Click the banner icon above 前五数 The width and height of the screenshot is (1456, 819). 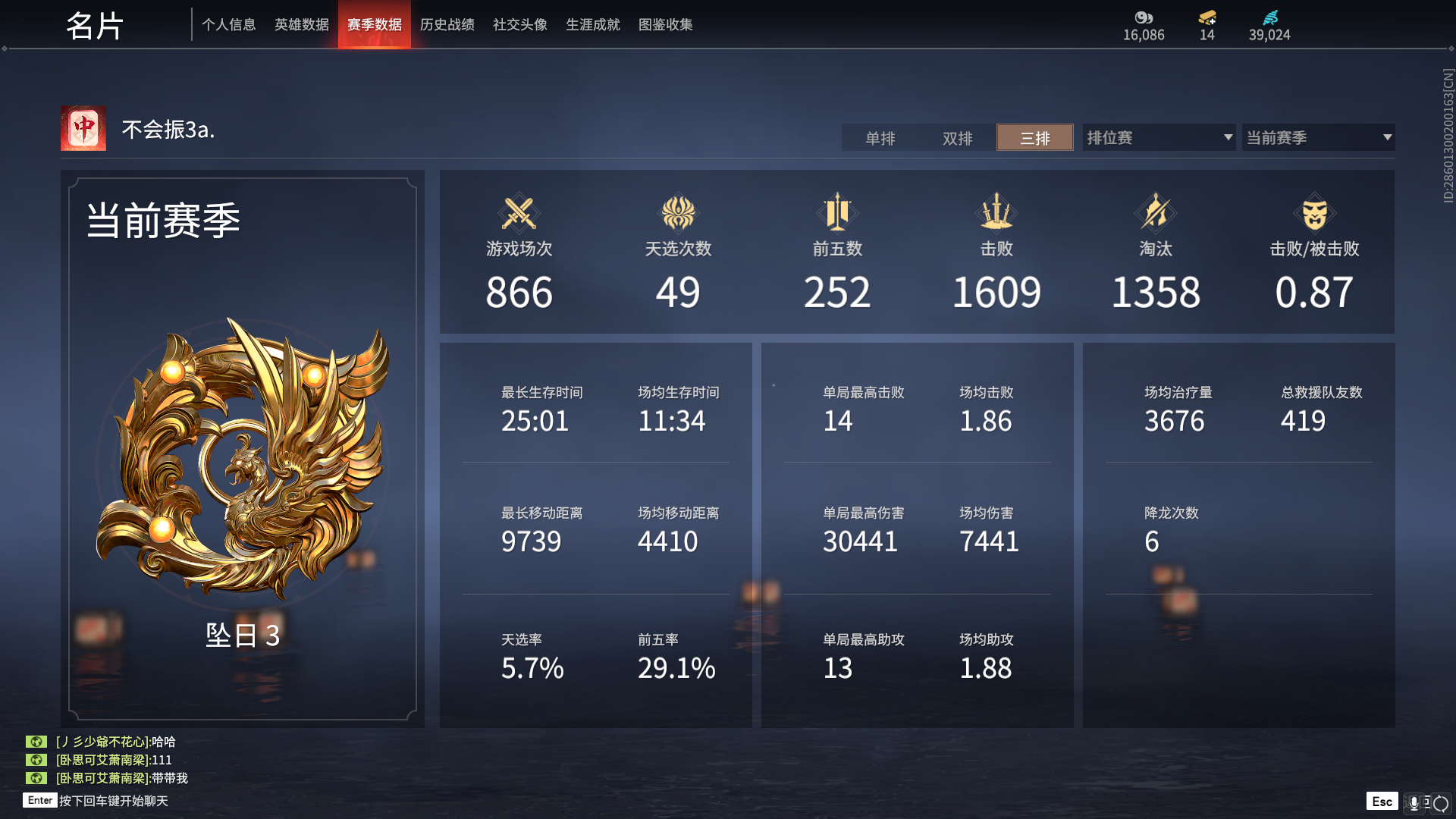tap(837, 214)
